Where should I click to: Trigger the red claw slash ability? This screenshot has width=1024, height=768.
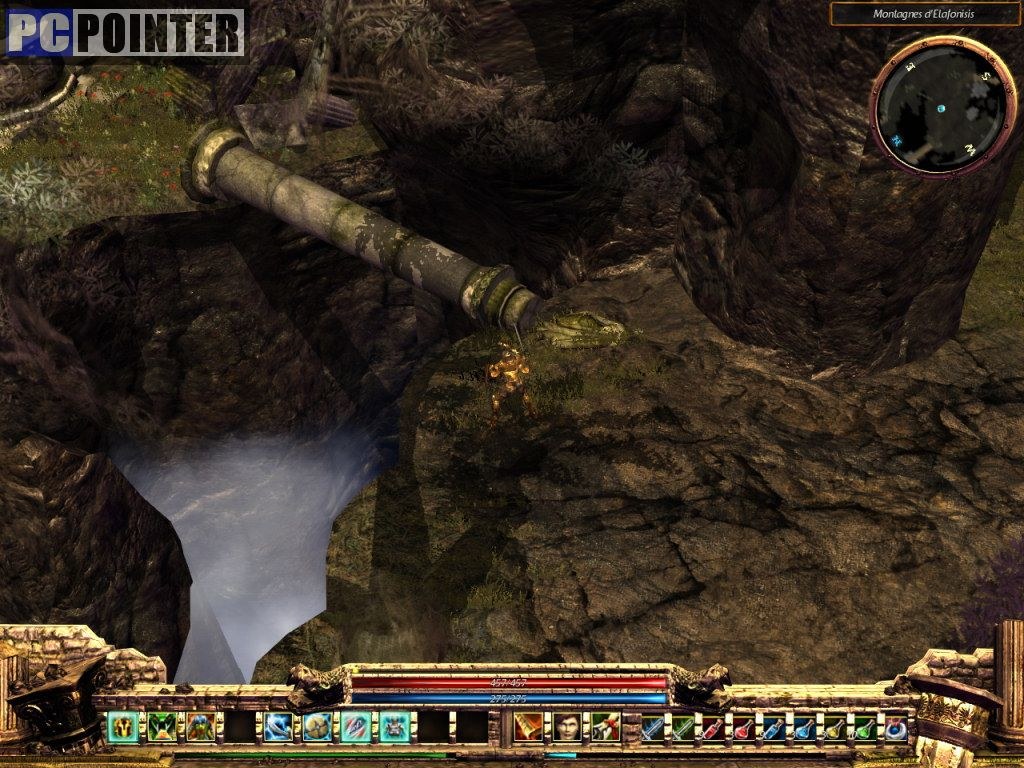[356, 726]
